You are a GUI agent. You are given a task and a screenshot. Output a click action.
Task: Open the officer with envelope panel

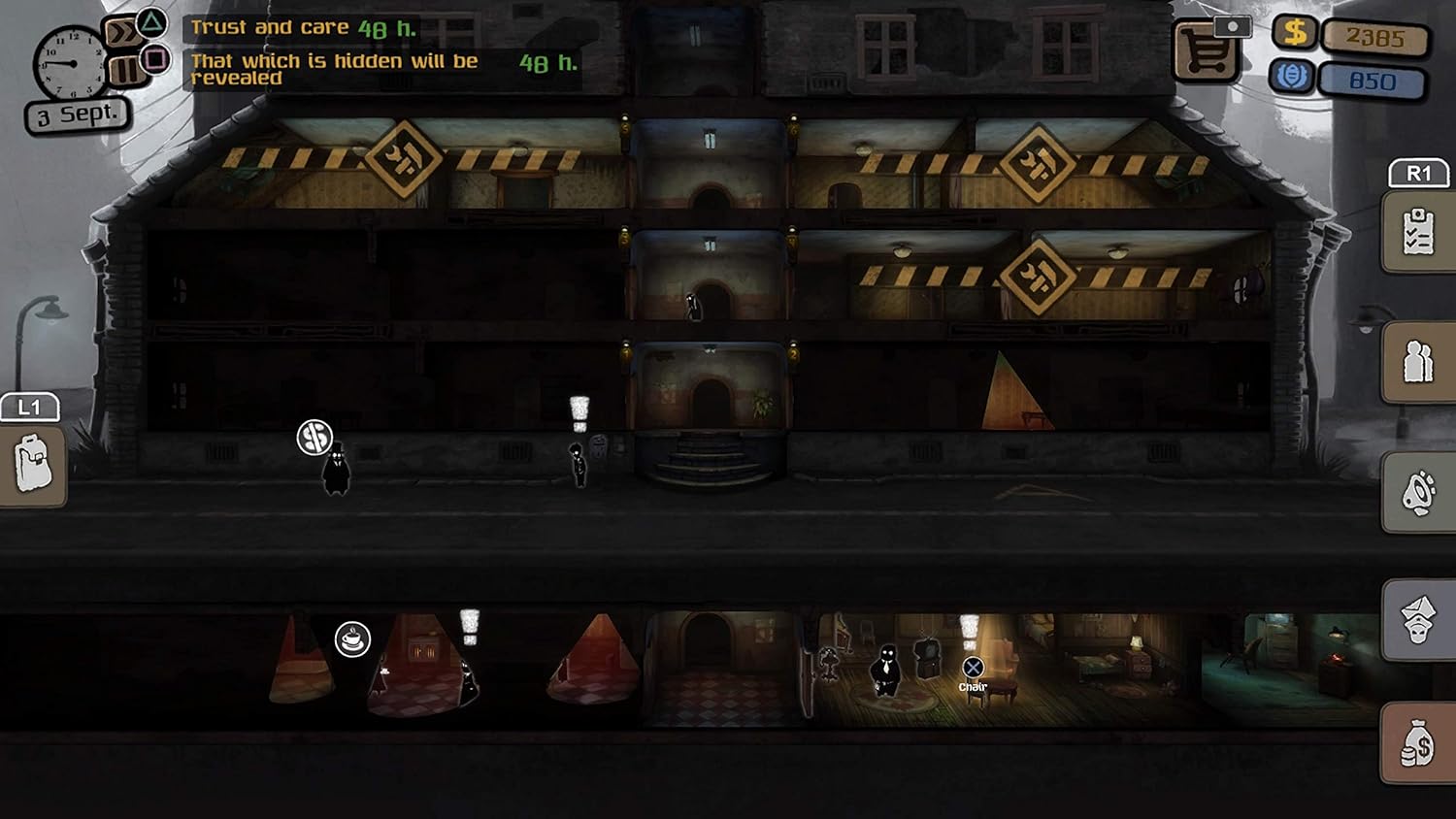(1418, 619)
